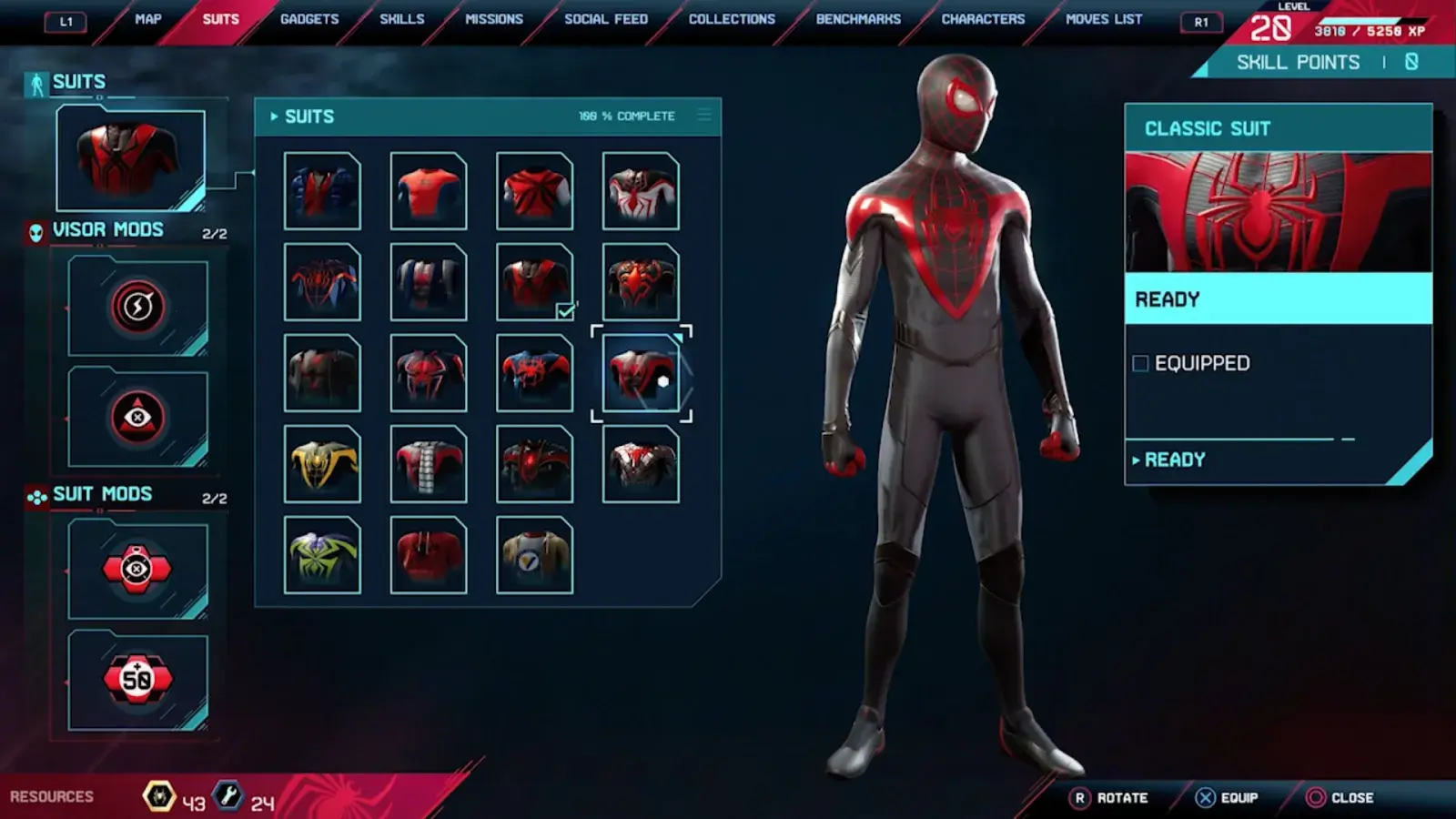Screen dimensions: 1456x819
Task: Select the +50 suit mod slot
Action: 137,679
